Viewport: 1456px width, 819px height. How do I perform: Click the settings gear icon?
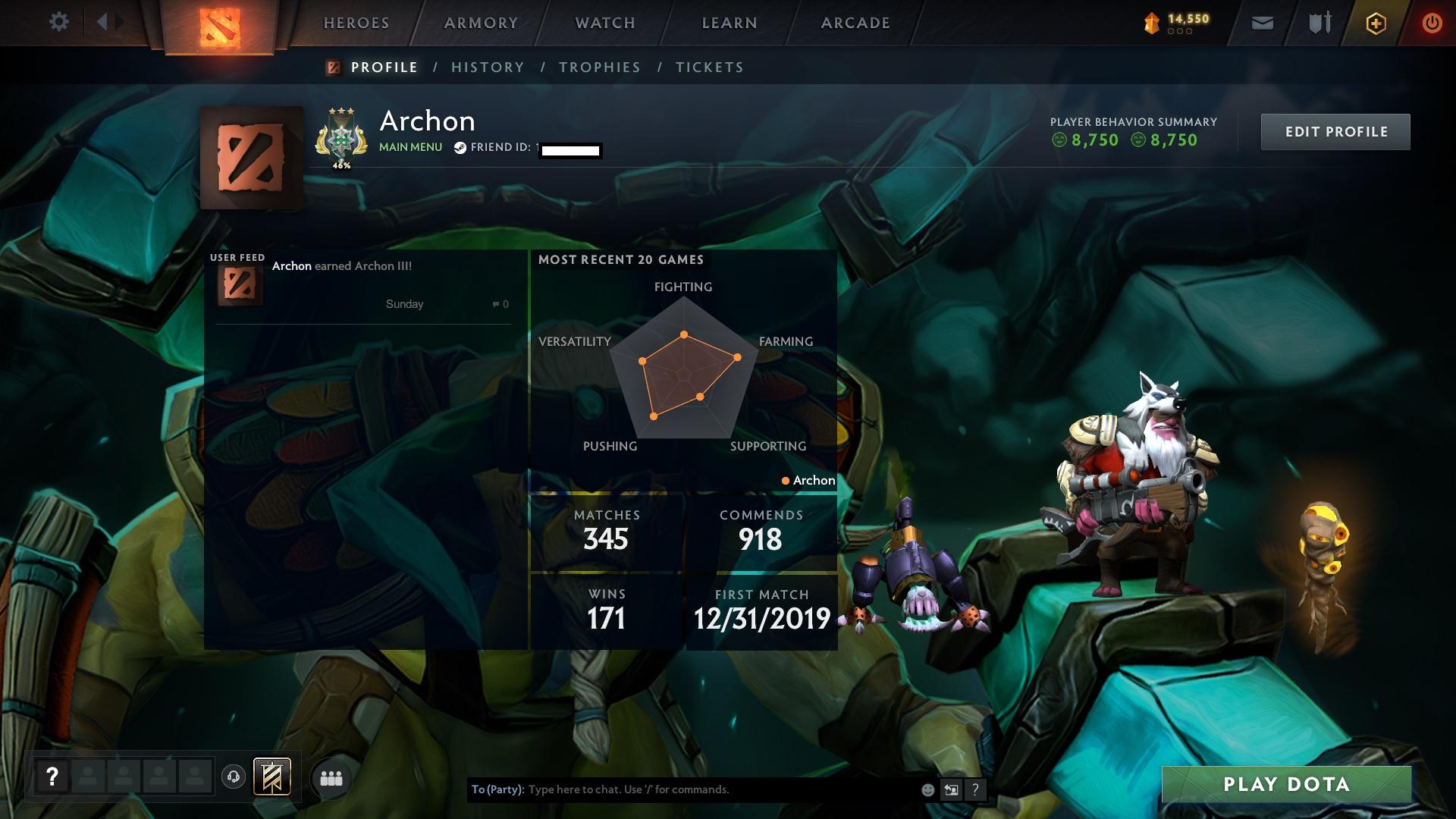tap(59, 22)
